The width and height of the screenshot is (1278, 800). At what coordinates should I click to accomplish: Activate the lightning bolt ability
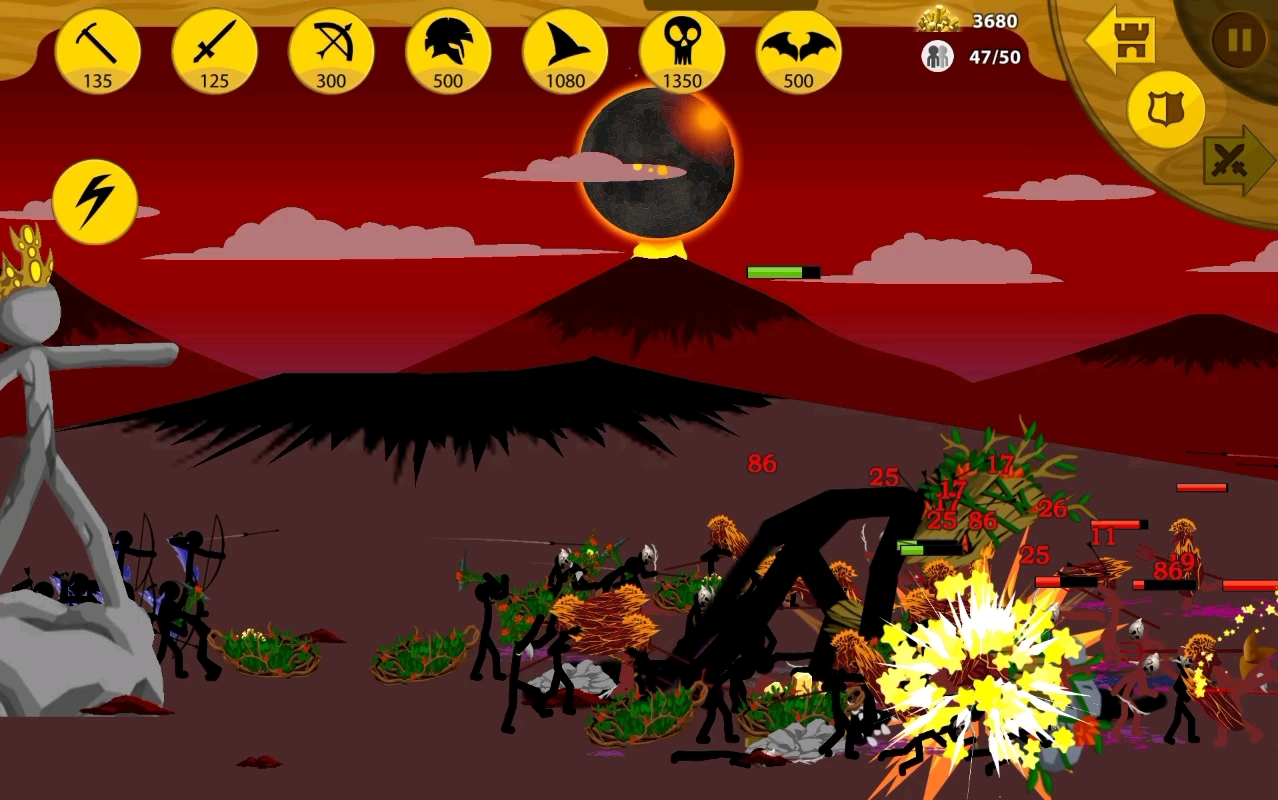coord(95,202)
